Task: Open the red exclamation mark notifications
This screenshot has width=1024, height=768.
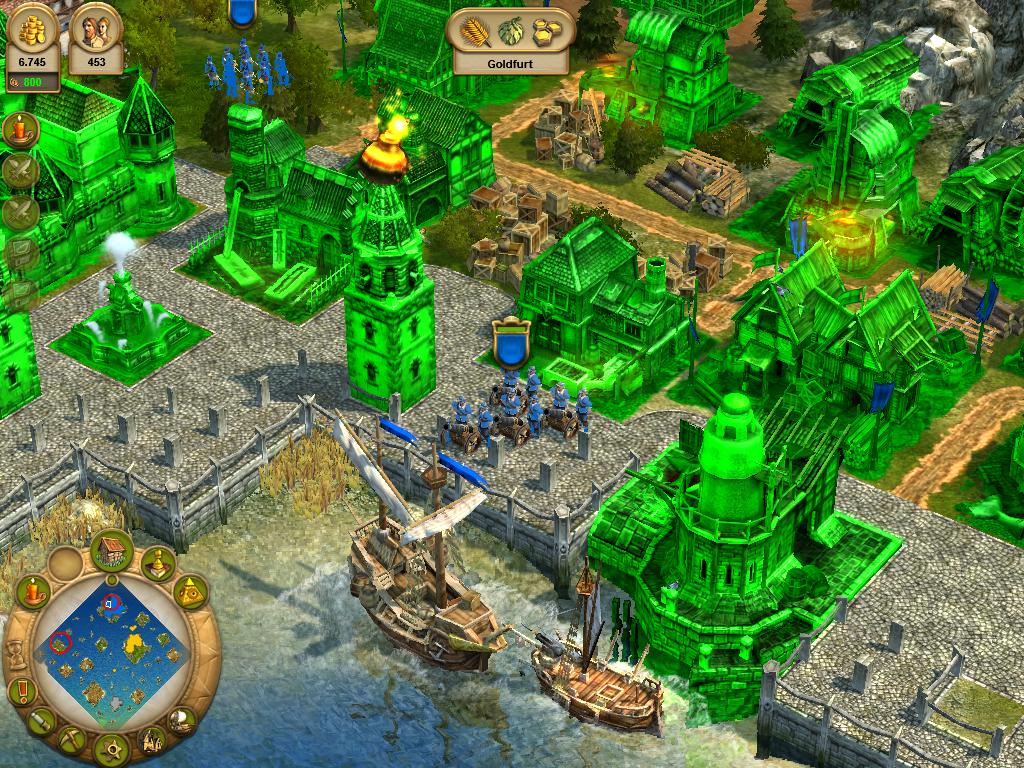Action: tap(21, 690)
